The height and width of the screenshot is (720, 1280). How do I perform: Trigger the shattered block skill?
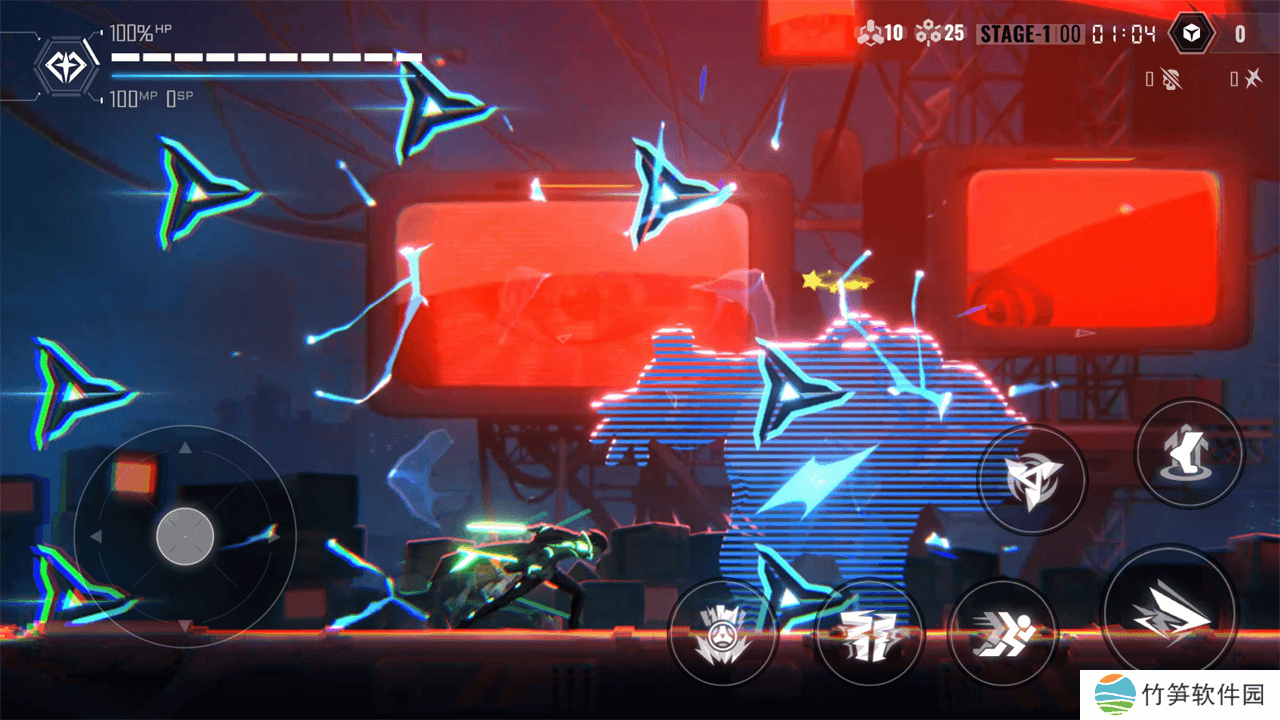[x=868, y=633]
